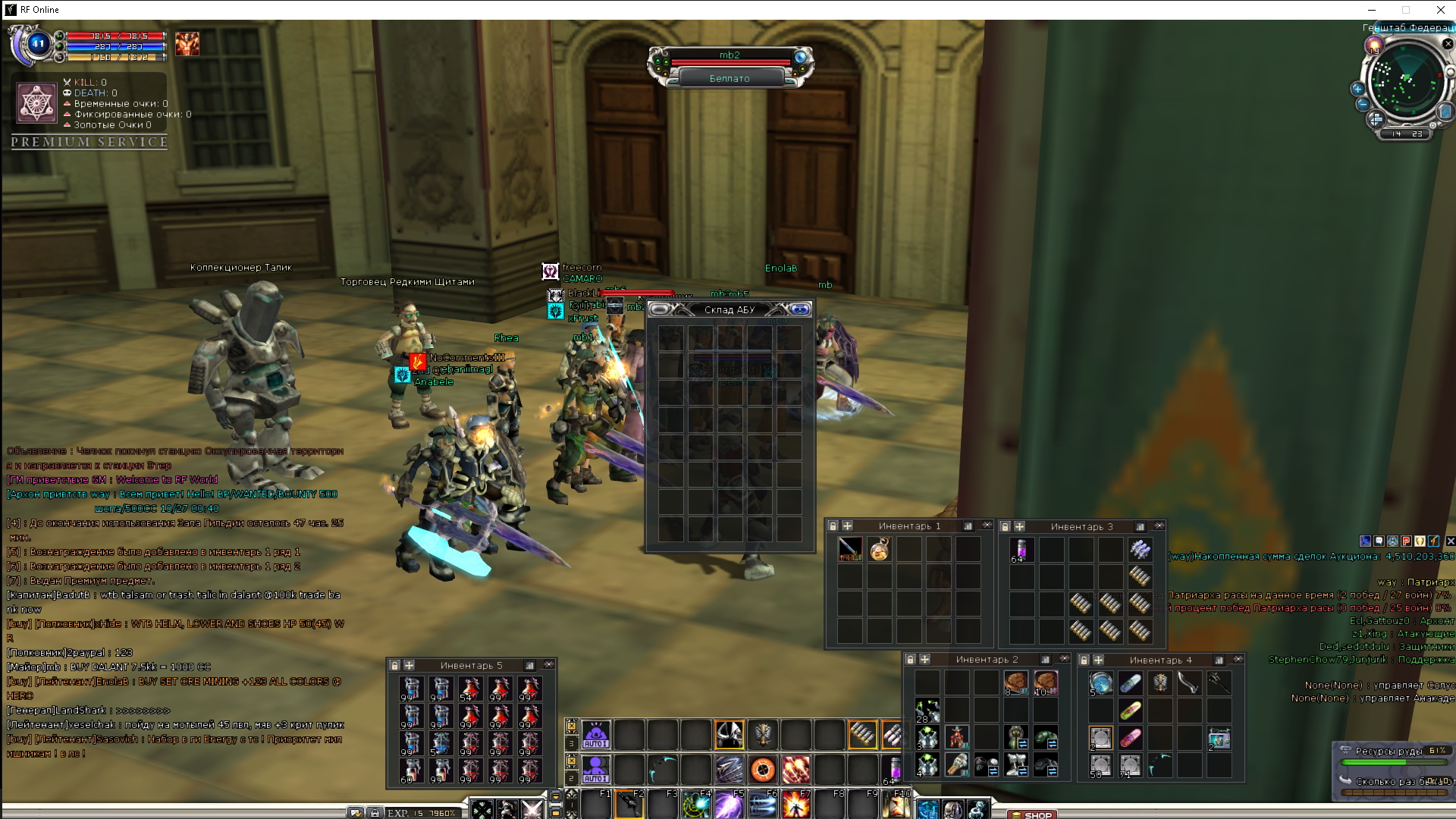Activate the orange crosshair target skill
This screenshot has width=1456, height=819.
[763, 770]
